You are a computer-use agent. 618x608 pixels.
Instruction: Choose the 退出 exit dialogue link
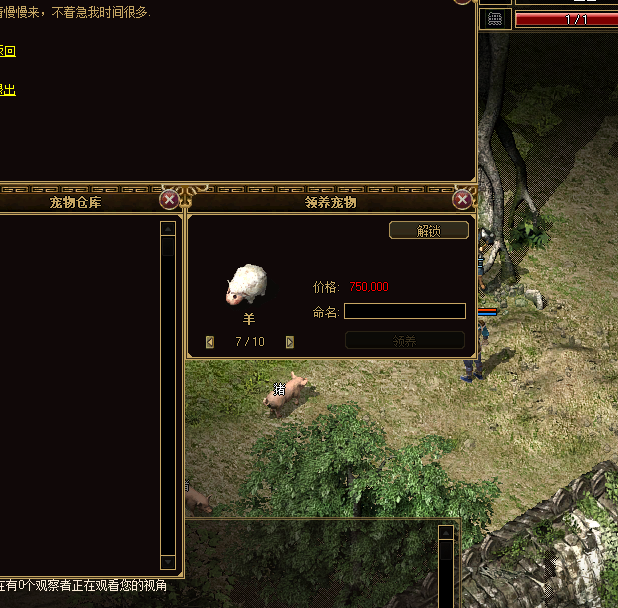[x=7, y=89]
